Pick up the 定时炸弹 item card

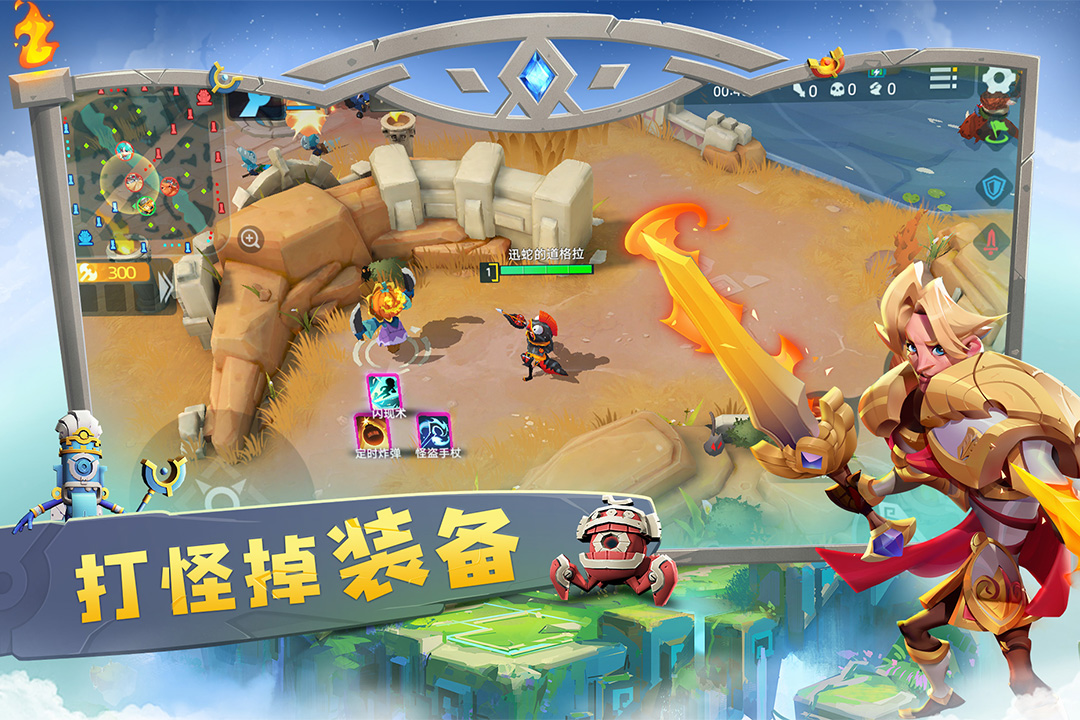(x=372, y=431)
